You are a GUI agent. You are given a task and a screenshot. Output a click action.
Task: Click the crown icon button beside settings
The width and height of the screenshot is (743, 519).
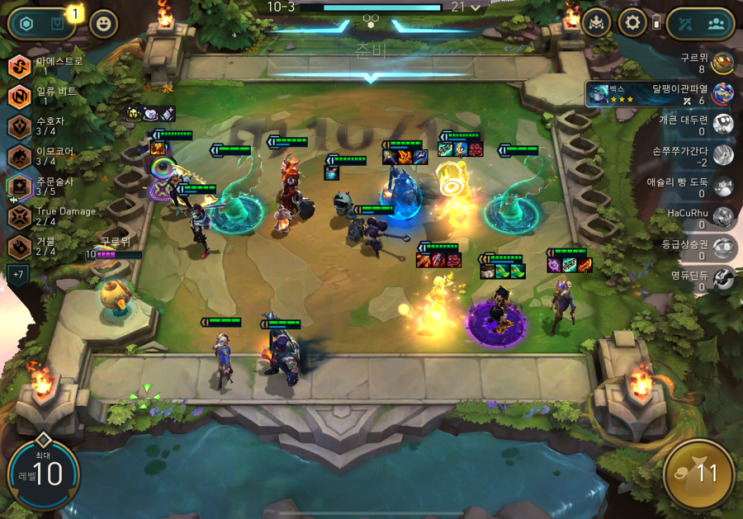(596, 22)
